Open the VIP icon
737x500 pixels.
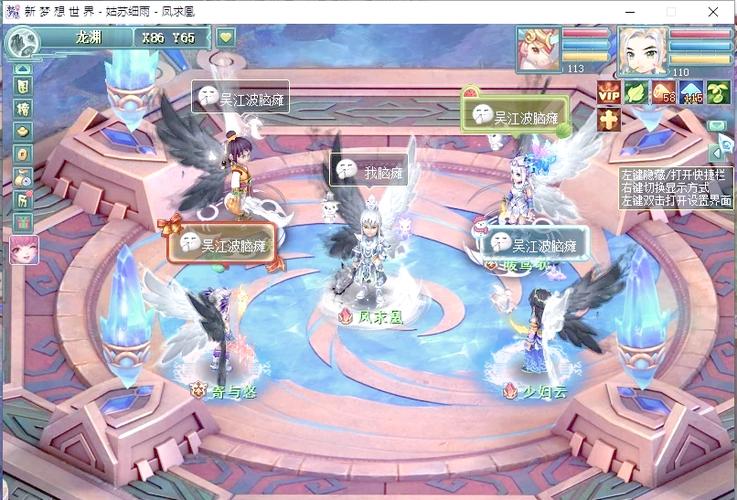pos(608,93)
